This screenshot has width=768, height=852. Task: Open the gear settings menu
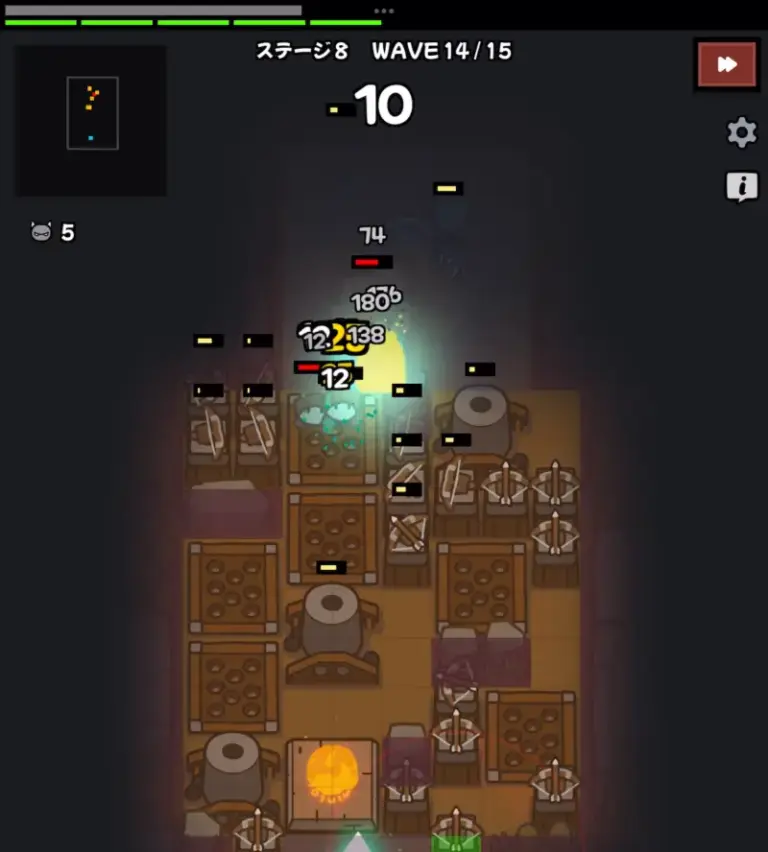(x=741, y=132)
